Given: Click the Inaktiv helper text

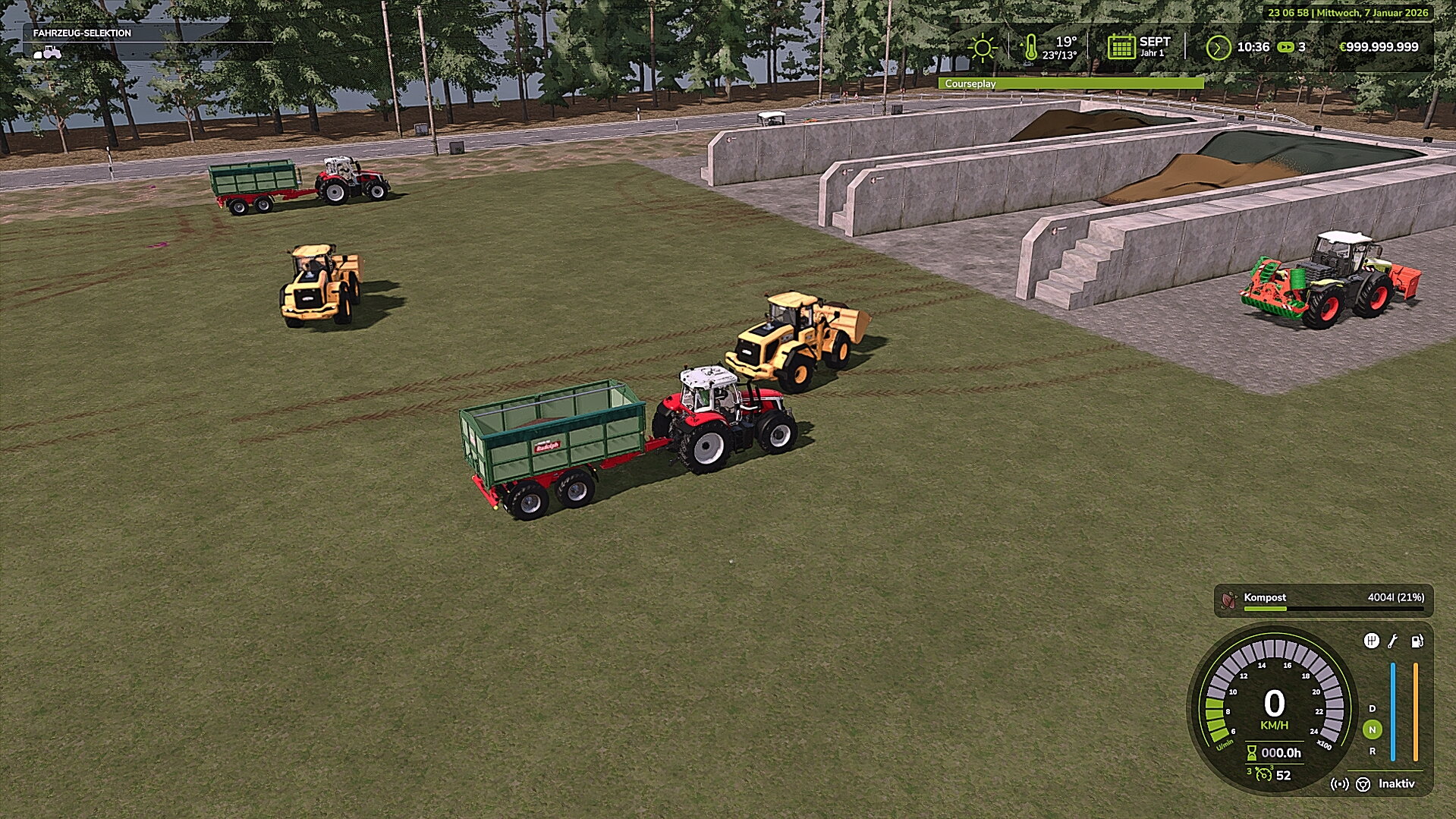Looking at the screenshot, I should point(1396,784).
